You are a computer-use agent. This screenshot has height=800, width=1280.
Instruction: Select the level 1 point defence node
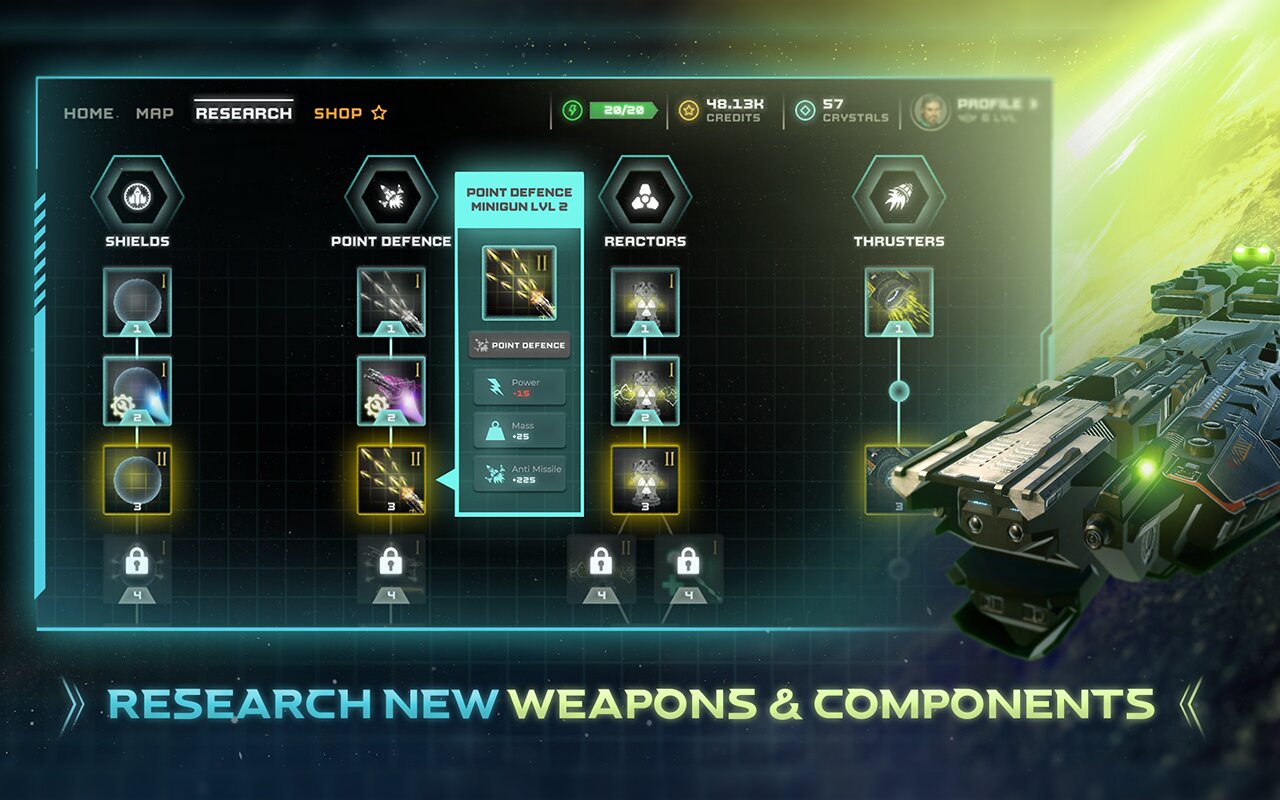391,301
